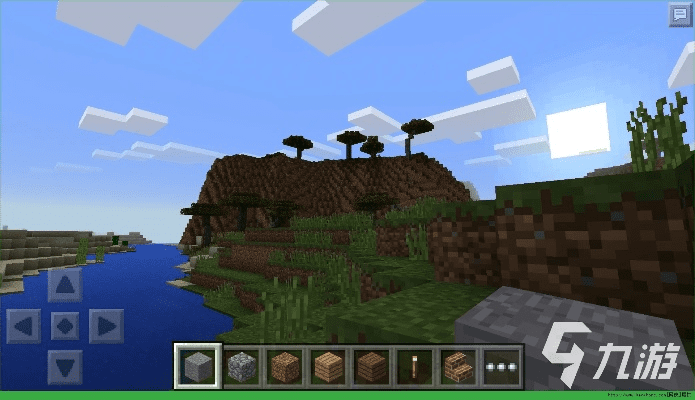The width and height of the screenshot is (695, 400).
Task: Open the chat button
Action: [x=680, y=14]
